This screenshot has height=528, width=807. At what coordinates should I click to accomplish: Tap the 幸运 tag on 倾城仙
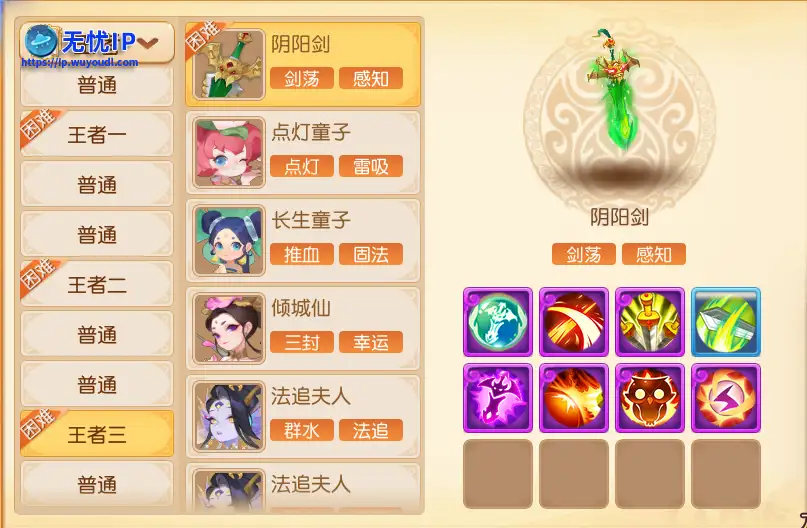[371, 342]
